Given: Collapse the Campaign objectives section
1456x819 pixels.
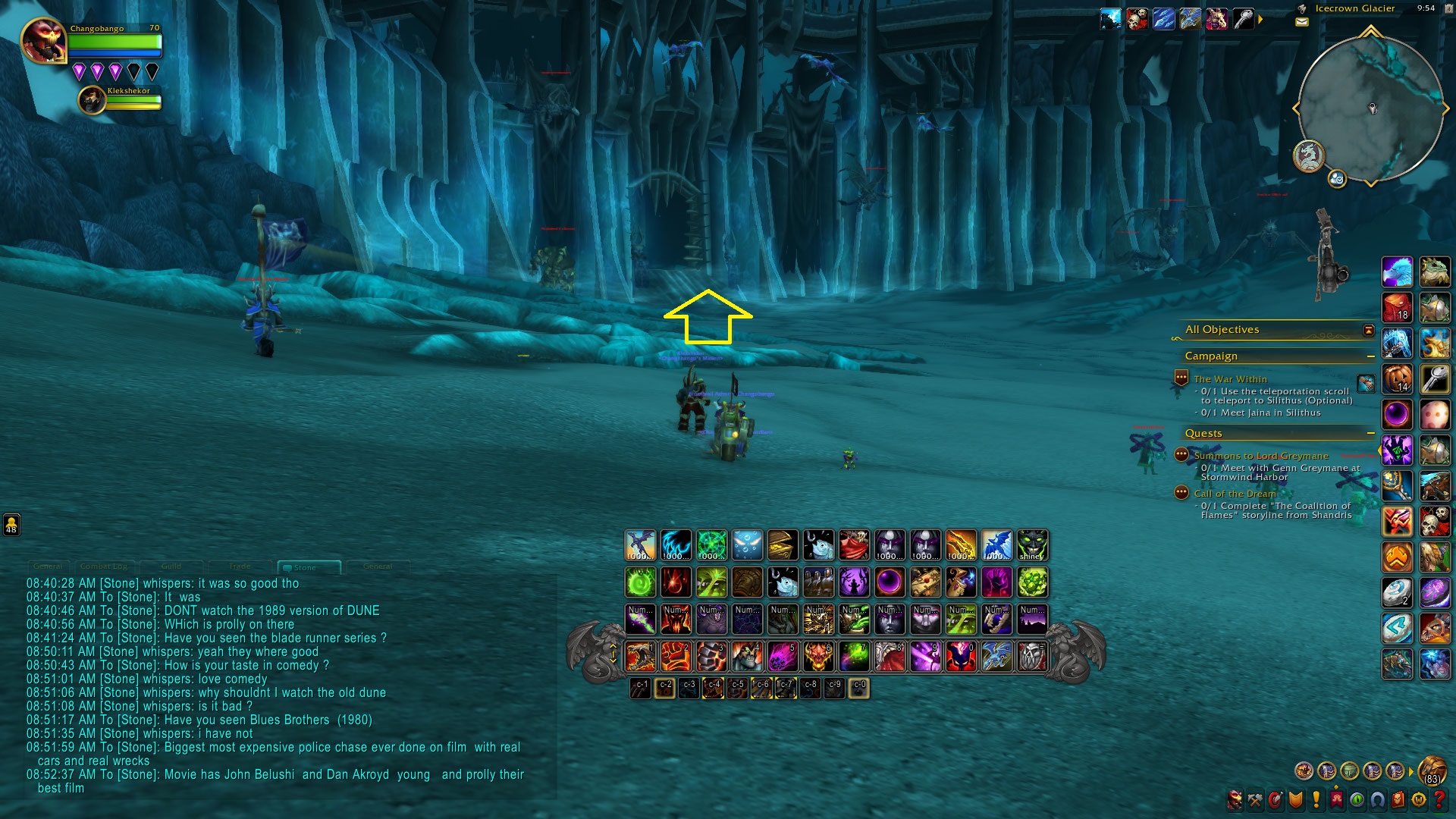Looking at the screenshot, I should click(1371, 356).
